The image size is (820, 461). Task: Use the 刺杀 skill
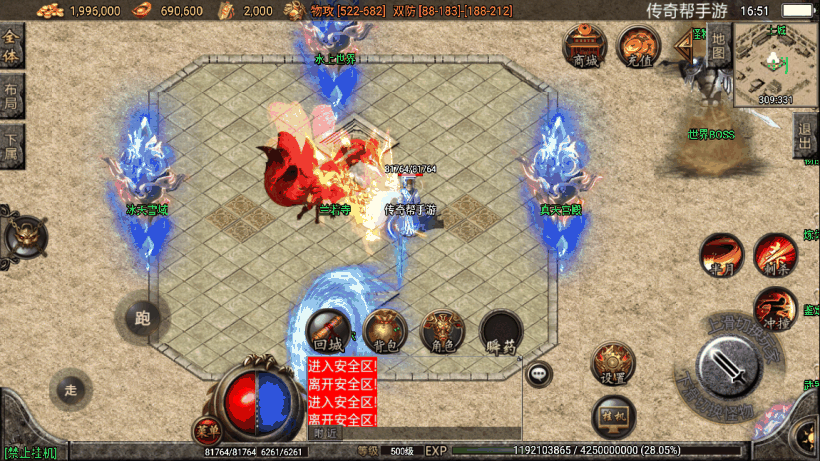[774, 256]
